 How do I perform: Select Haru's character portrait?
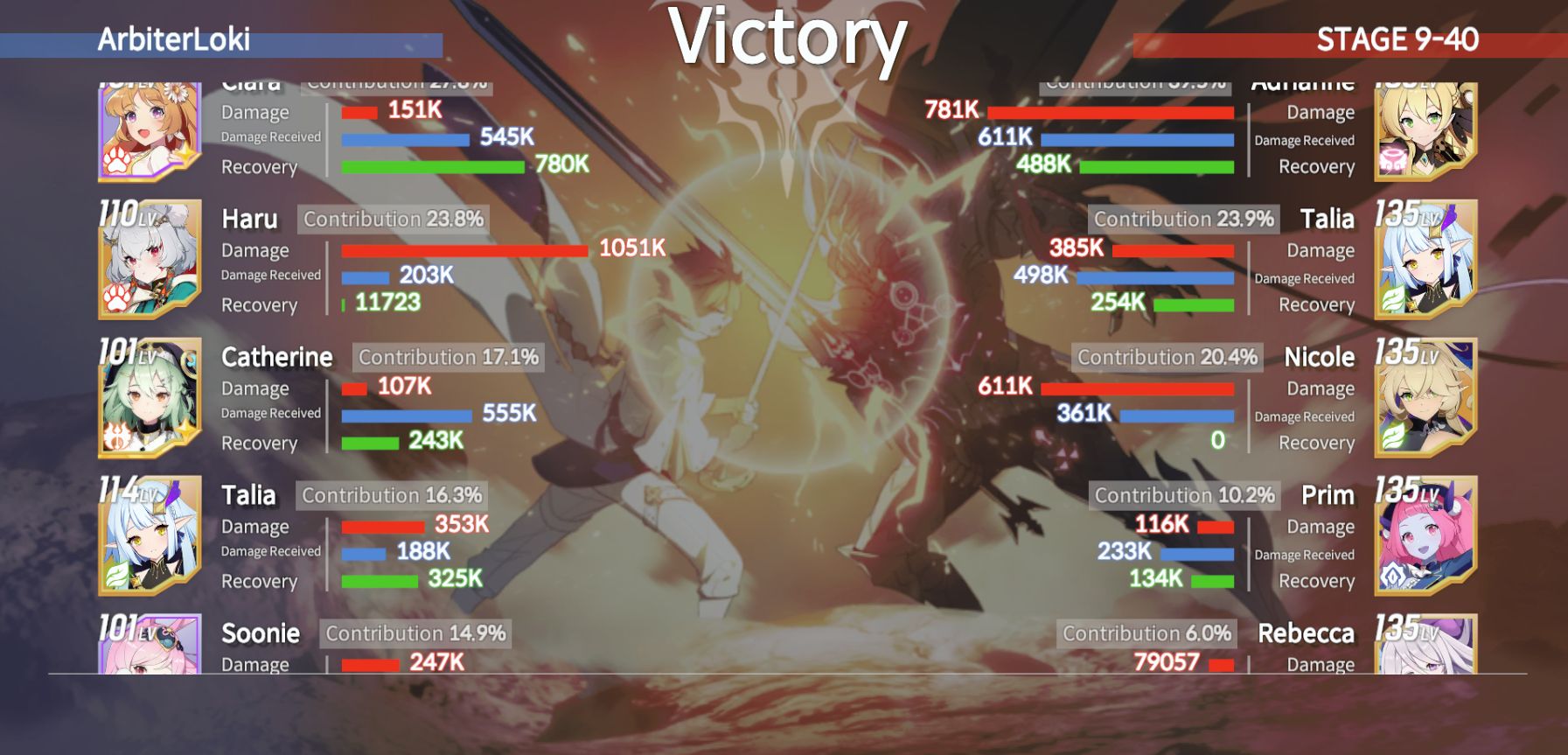point(149,262)
